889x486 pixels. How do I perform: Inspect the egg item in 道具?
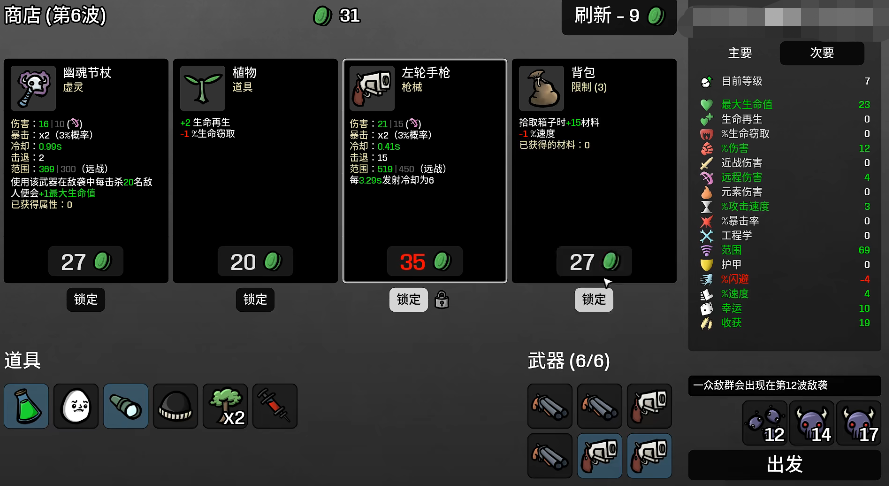pyautogui.click(x=76, y=407)
